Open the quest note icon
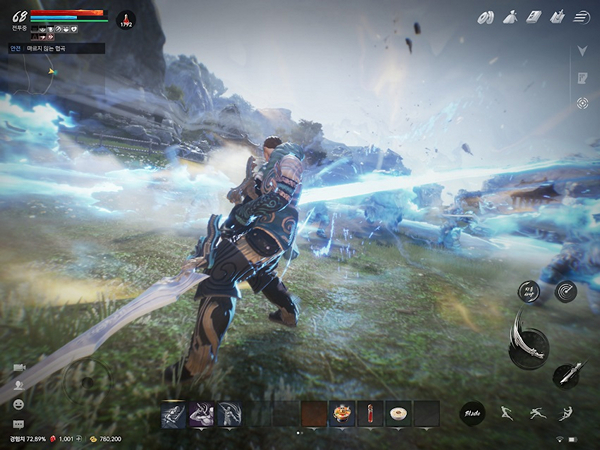 coord(582,77)
